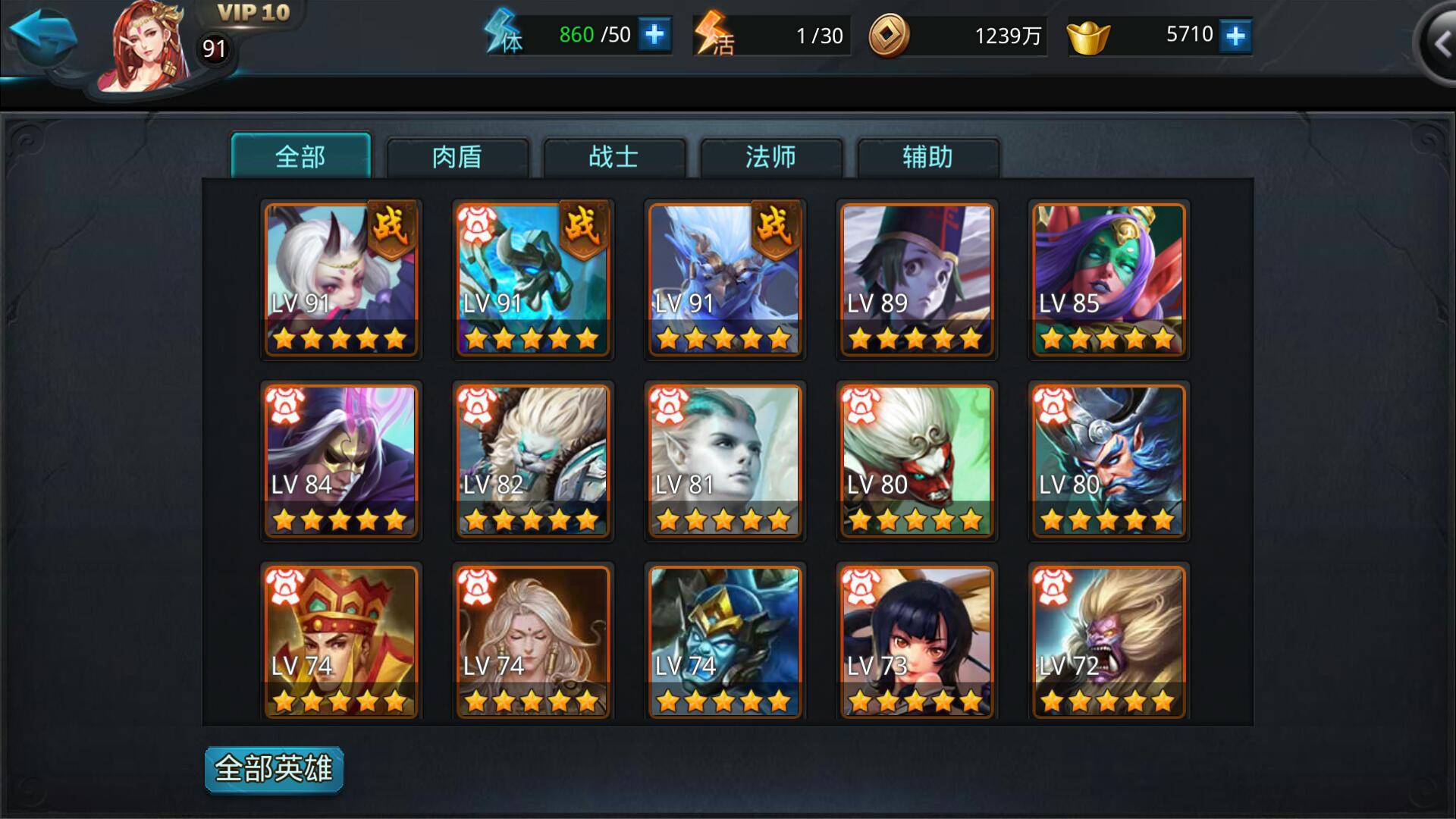Choose the LV 89 hero with tall hat
1456x819 pixels.
(x=916, y=279)
